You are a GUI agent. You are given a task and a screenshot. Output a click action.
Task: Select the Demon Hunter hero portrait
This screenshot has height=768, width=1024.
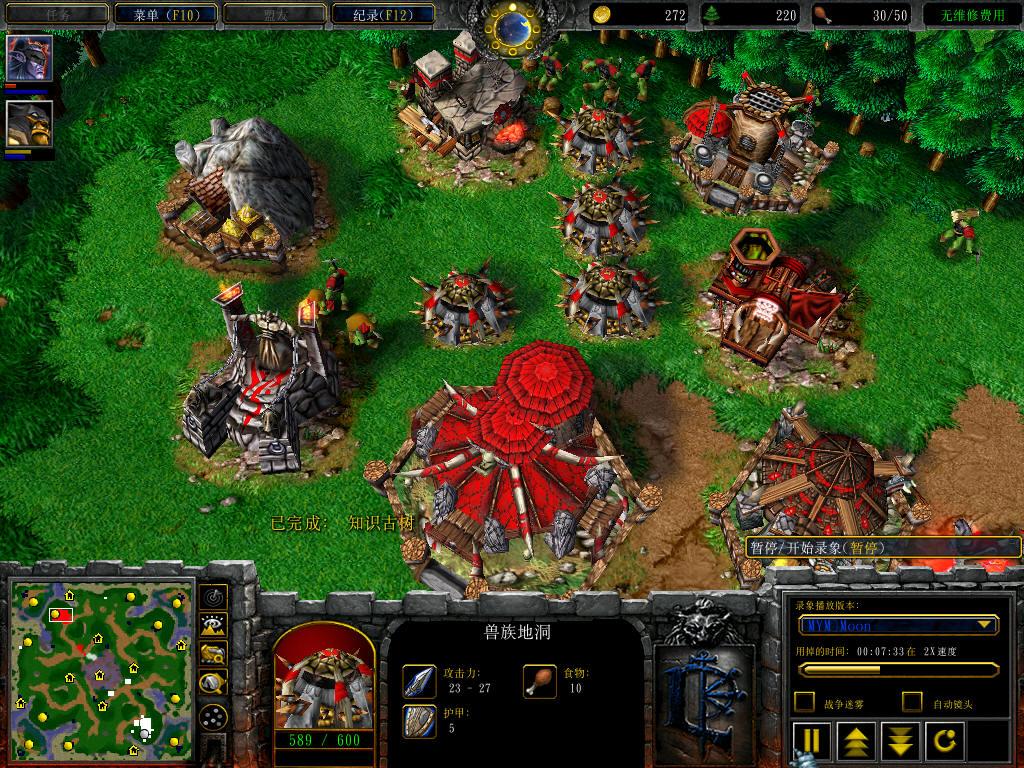click(30, 58)
